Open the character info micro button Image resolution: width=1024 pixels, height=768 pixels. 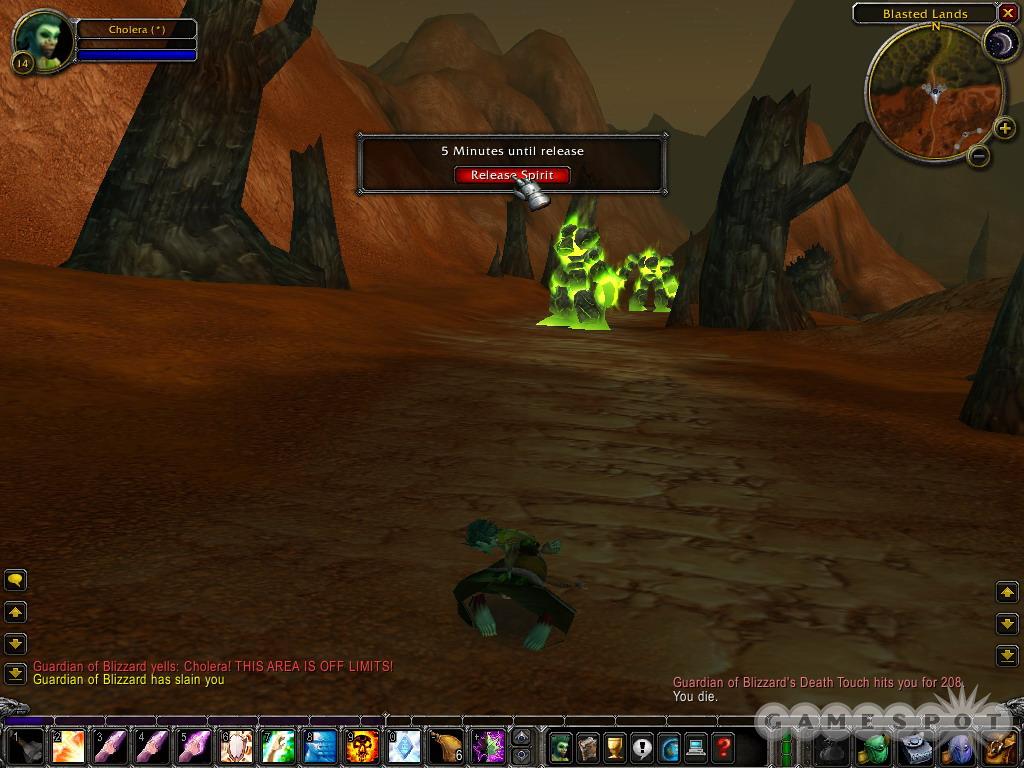(561, 747)
